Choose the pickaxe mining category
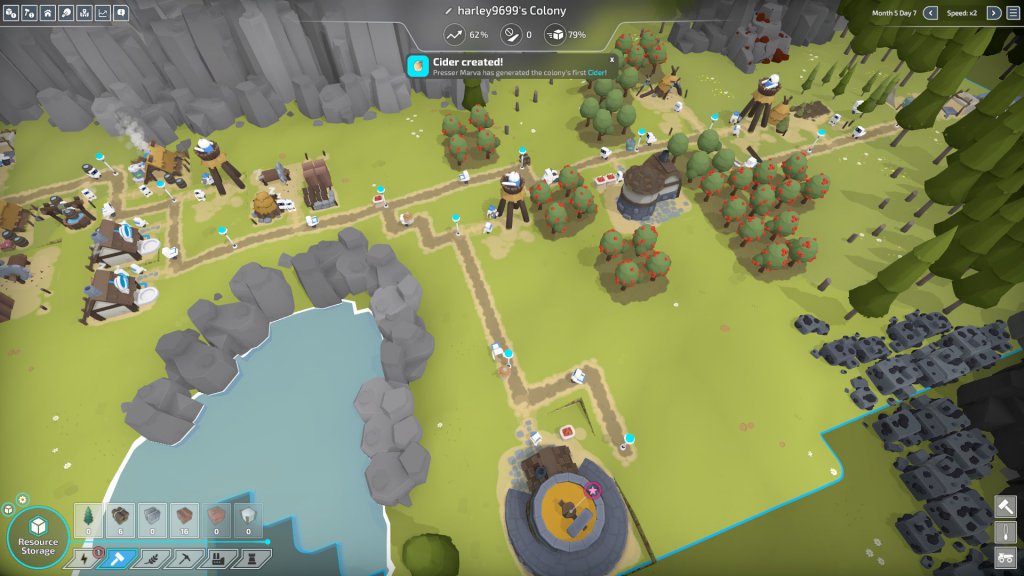Image resolution: width=1024 pixels, height=576 pixels. (183, 559)
